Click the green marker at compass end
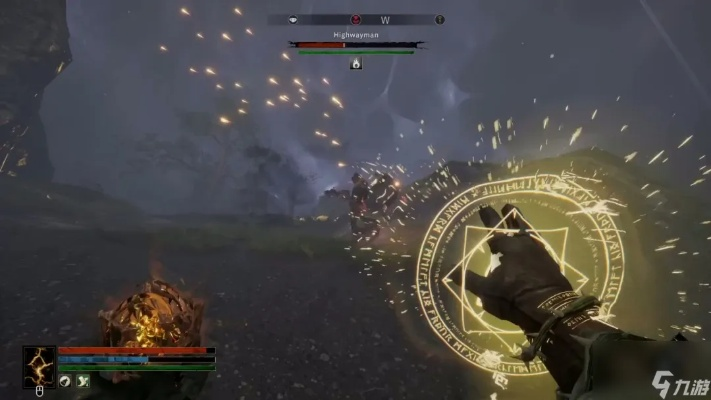The image size is (711, 400). coord(438,19)
